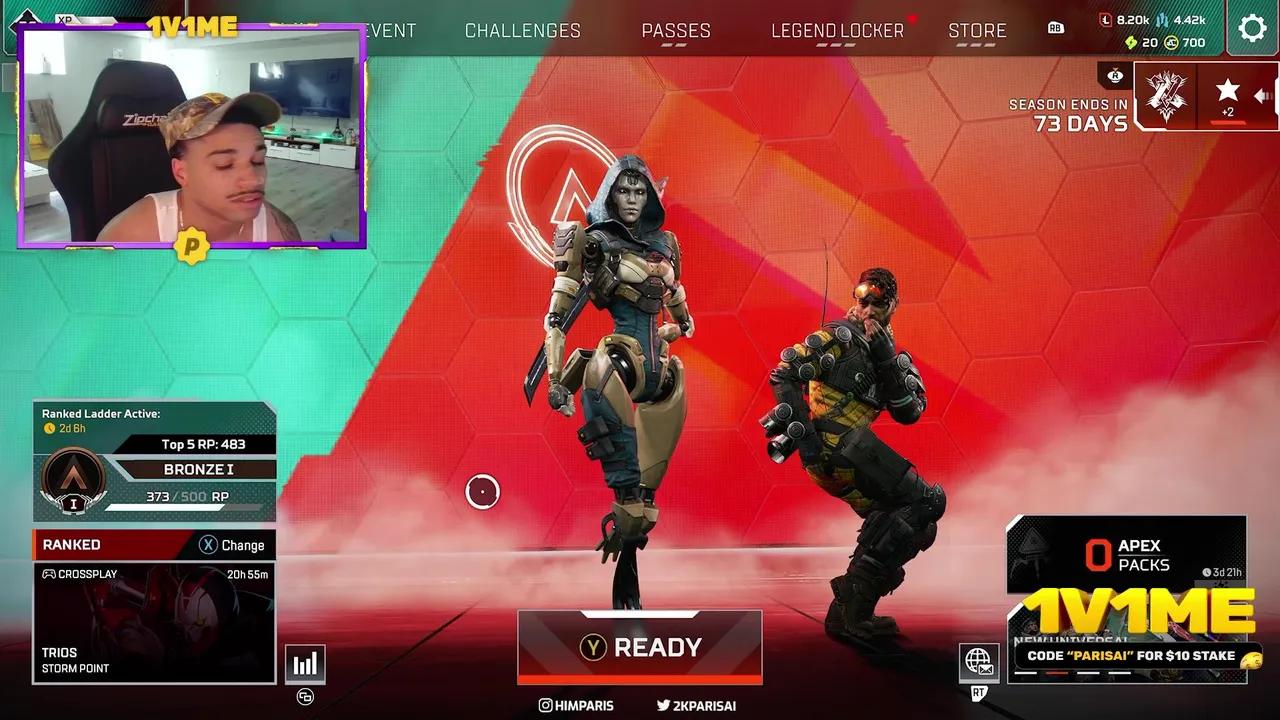The width and height of the screenshot is (1280, 720).
Task: Click the star badge showing +2
Action: 1227,95
